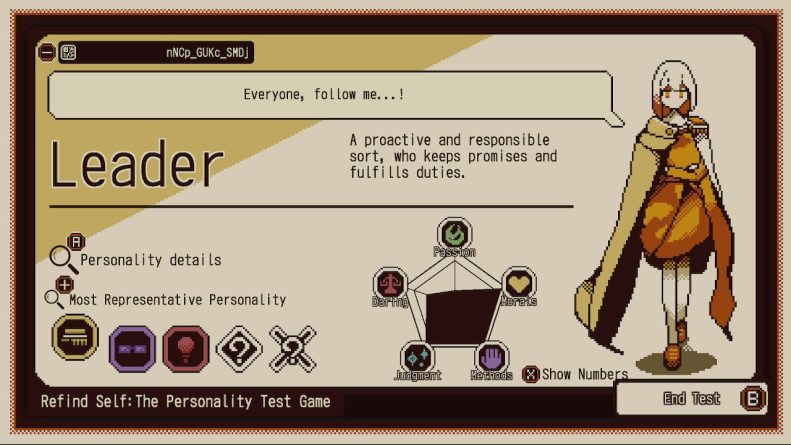Click the Passion trait icon
Image resolution: width=791 pixels, height=445 pixels.
pyautogui.click(x=455, y=235)
